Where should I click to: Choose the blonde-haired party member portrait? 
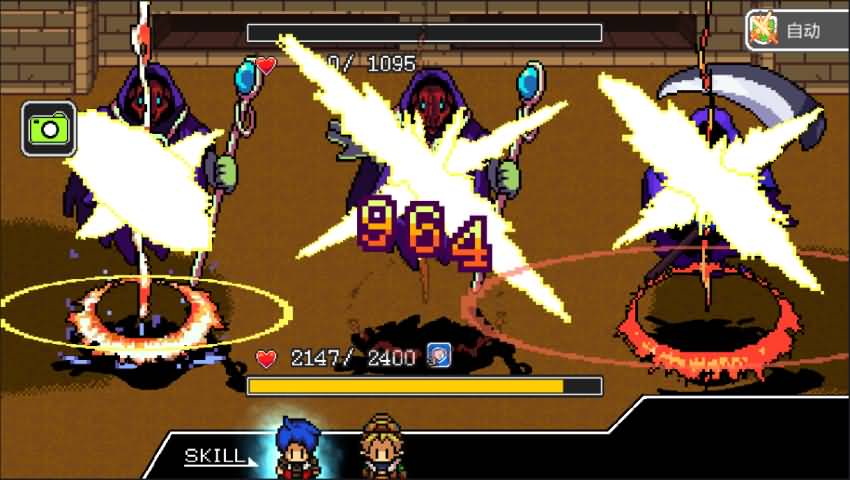point(380,446)
